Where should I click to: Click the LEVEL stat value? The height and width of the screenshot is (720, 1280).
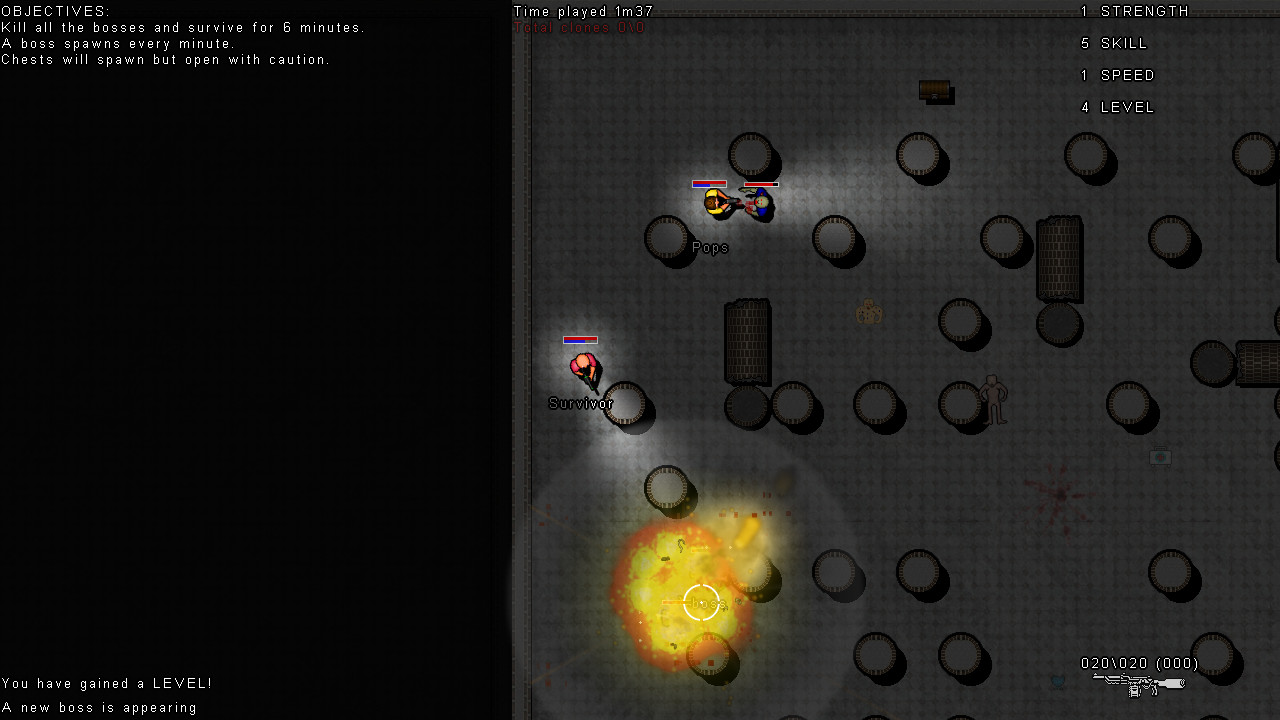coord(1085,107)
